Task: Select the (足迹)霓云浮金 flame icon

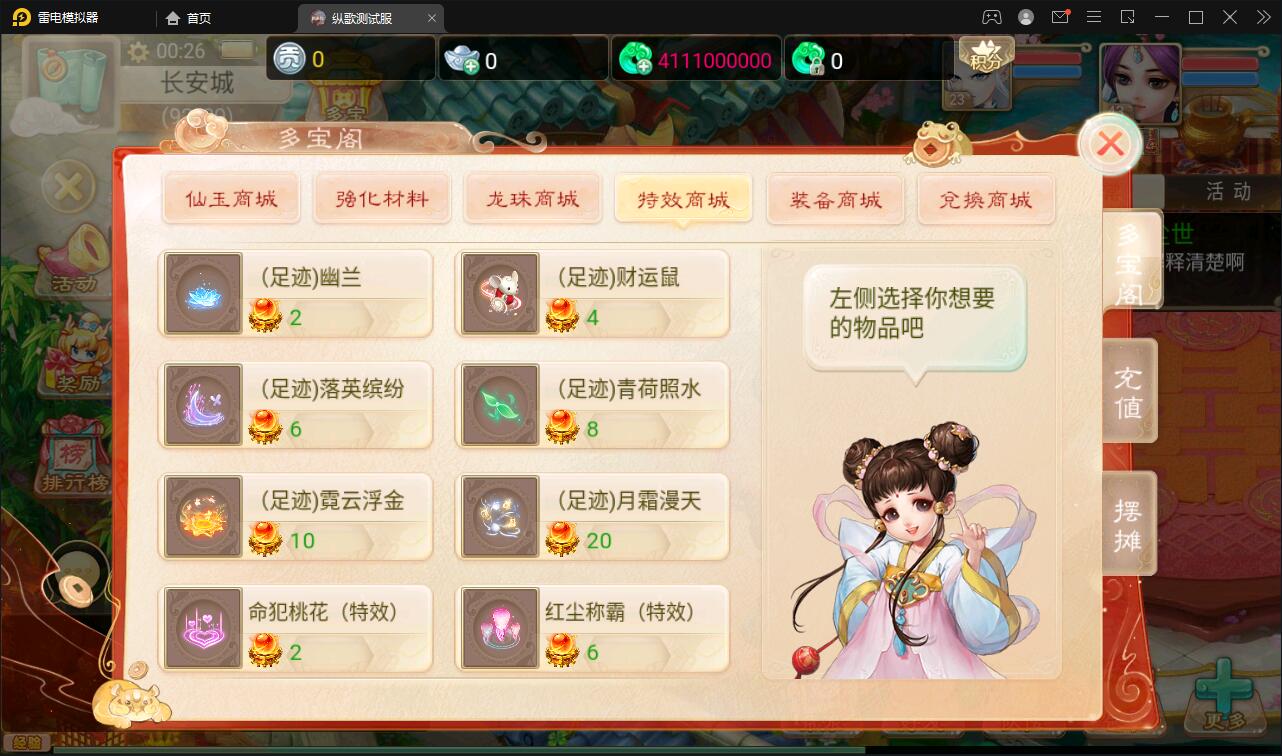Action: (x=203, y=516)
